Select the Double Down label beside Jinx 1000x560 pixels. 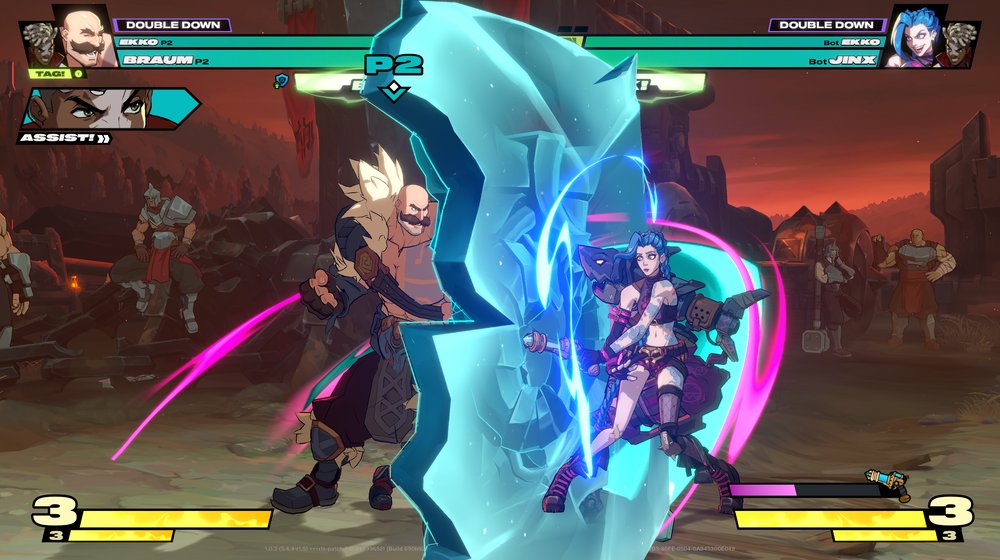[826, 25]
